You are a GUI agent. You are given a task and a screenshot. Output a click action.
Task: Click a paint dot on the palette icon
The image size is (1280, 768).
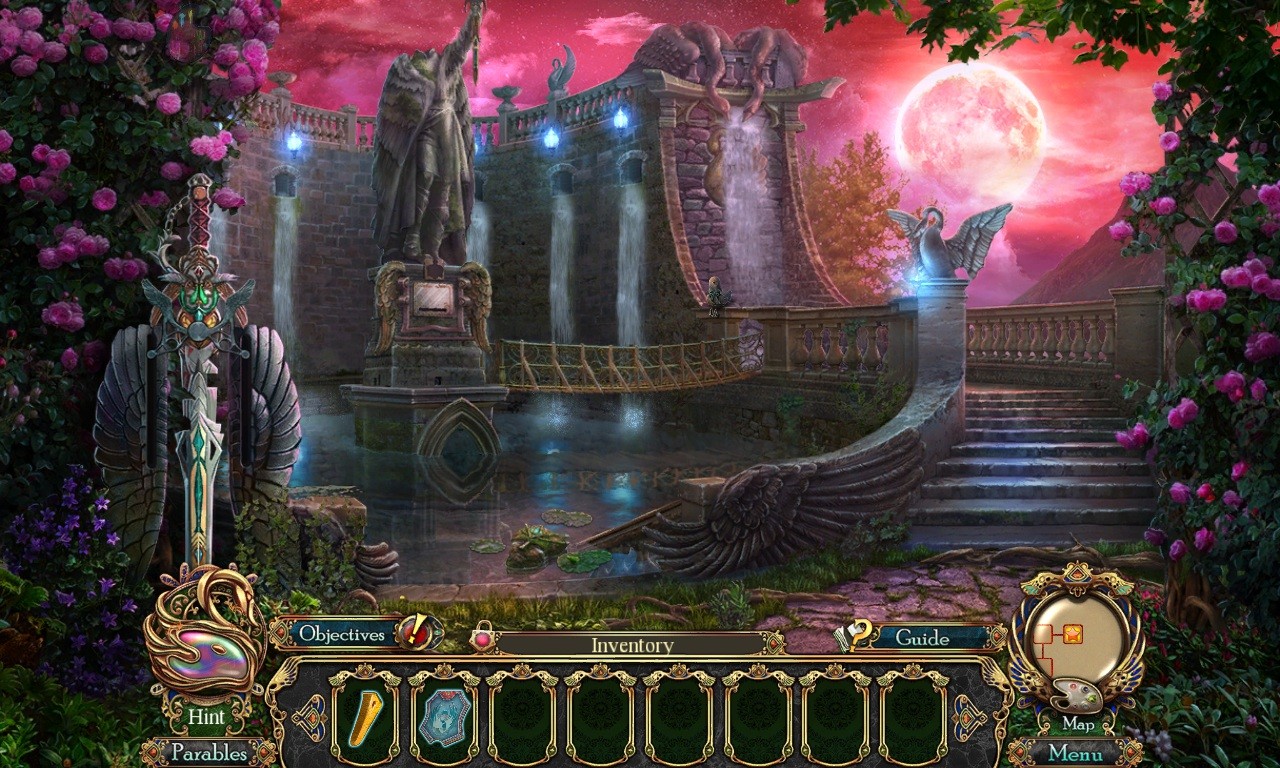tap(1072, 686)
